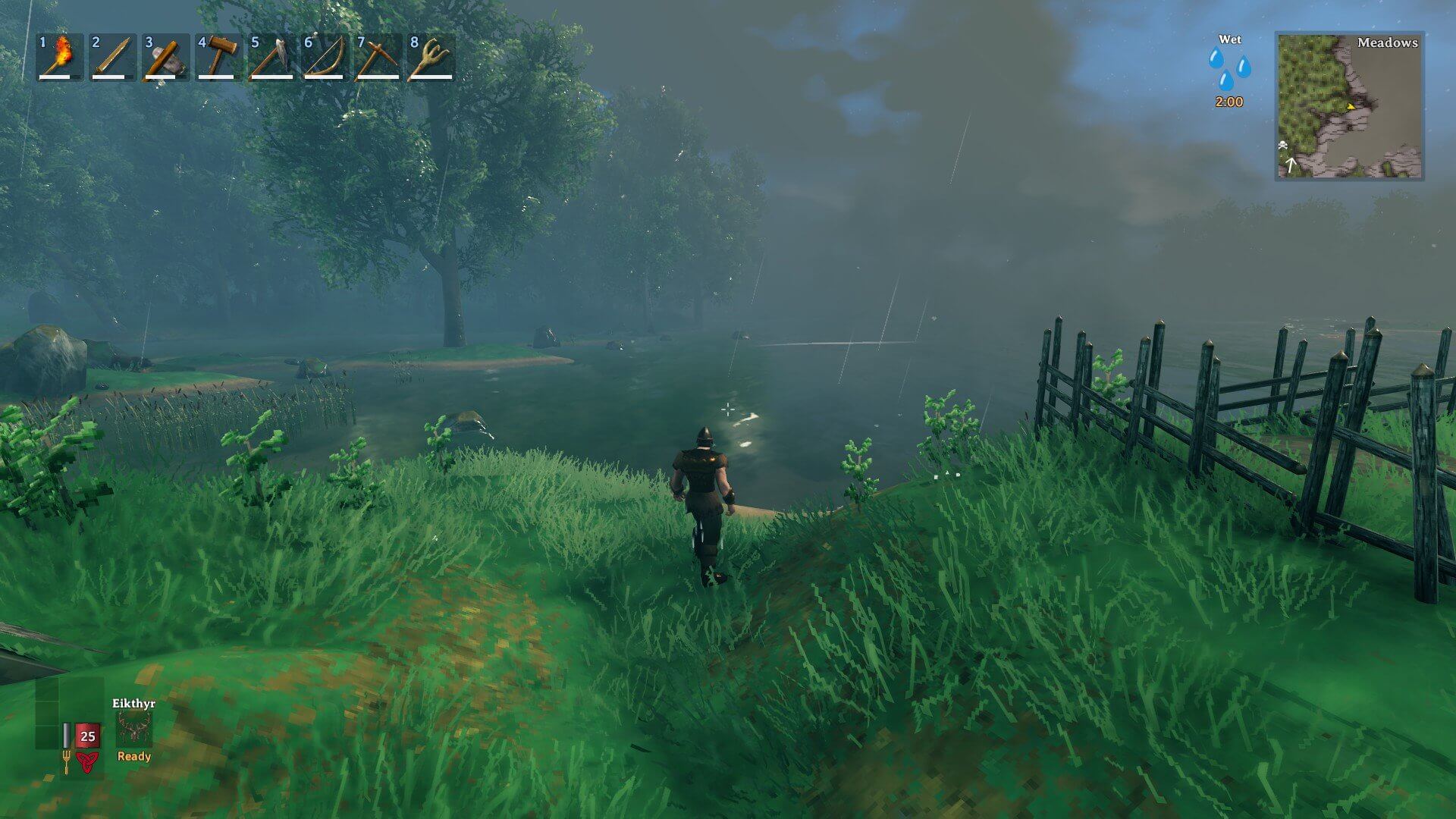This screenshot has height=819, width=1456.
Task: Open the Meadows minimap
Action: pyautogui.click(x=1349, y=105)
